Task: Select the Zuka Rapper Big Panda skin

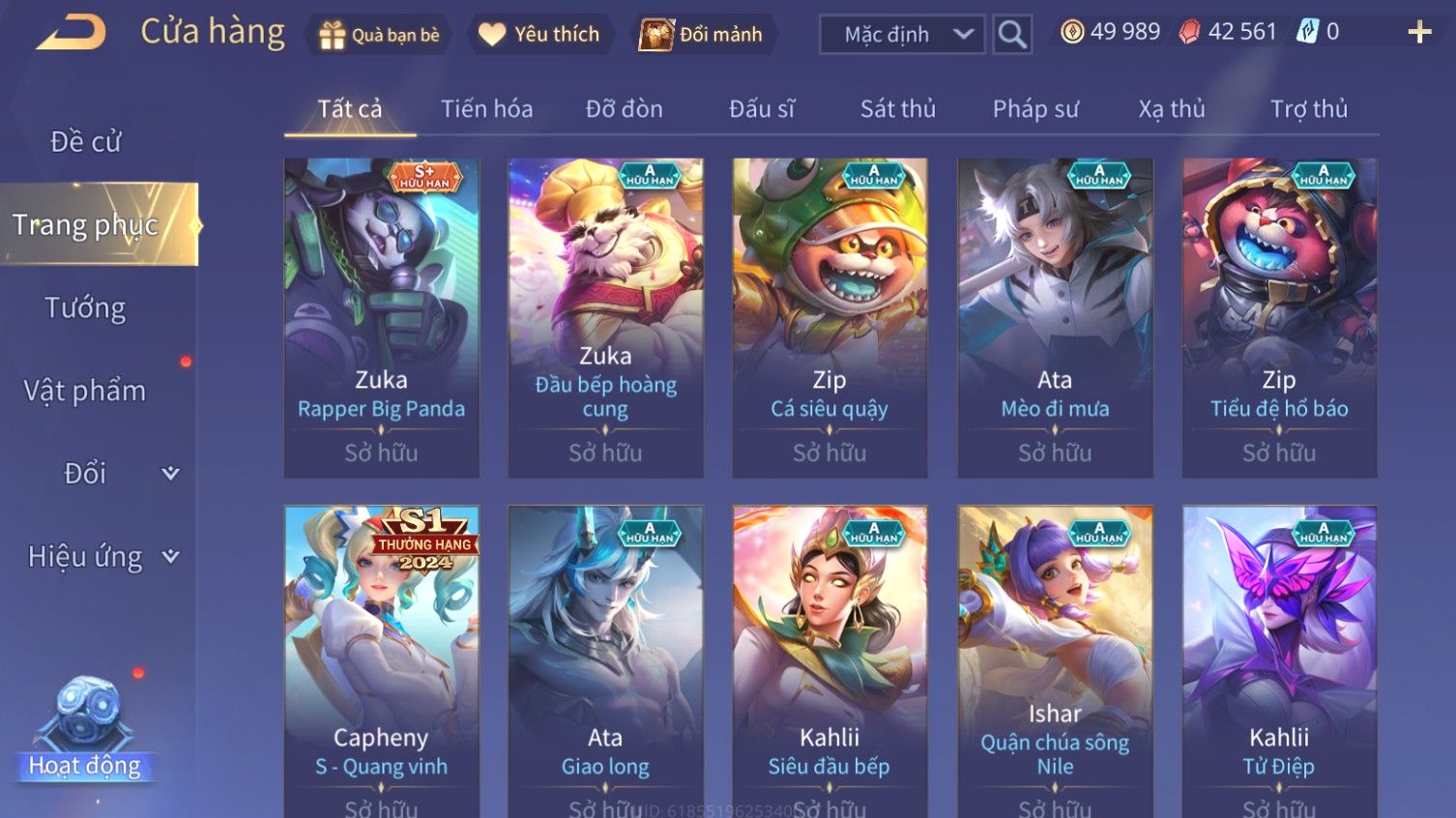Action: [x=381, y=317]
